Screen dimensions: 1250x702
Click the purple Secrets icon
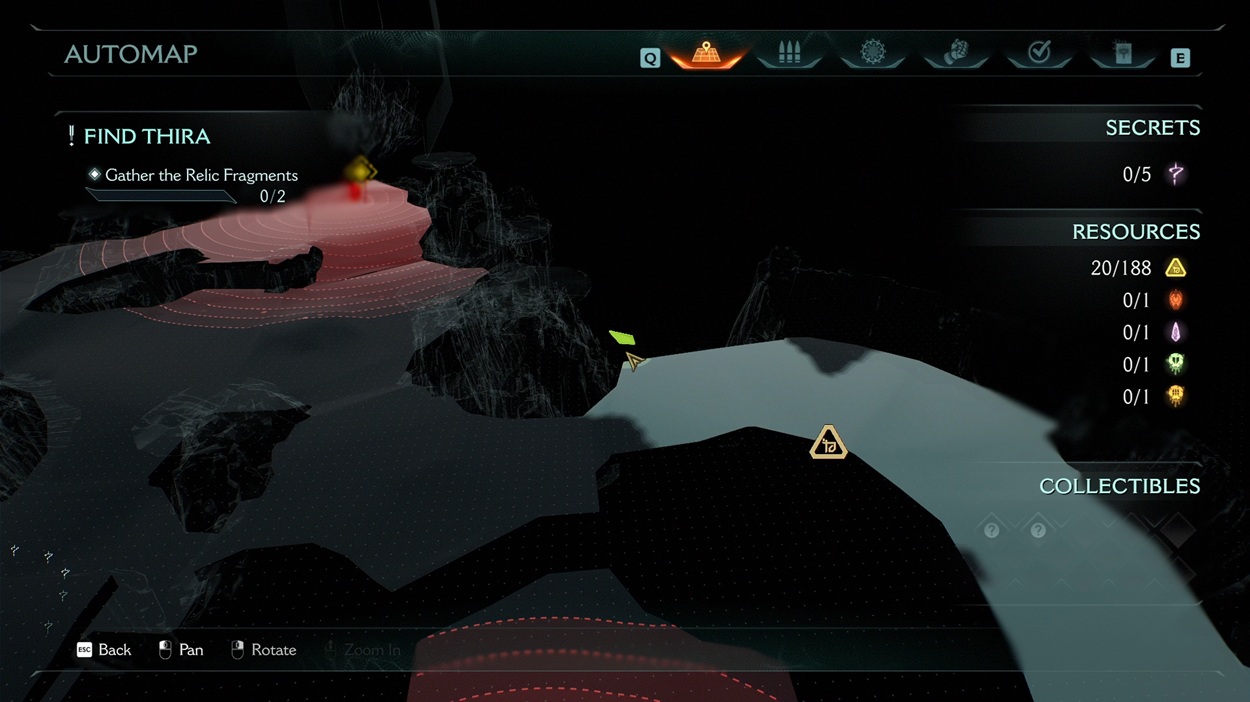click(1176, 174)
